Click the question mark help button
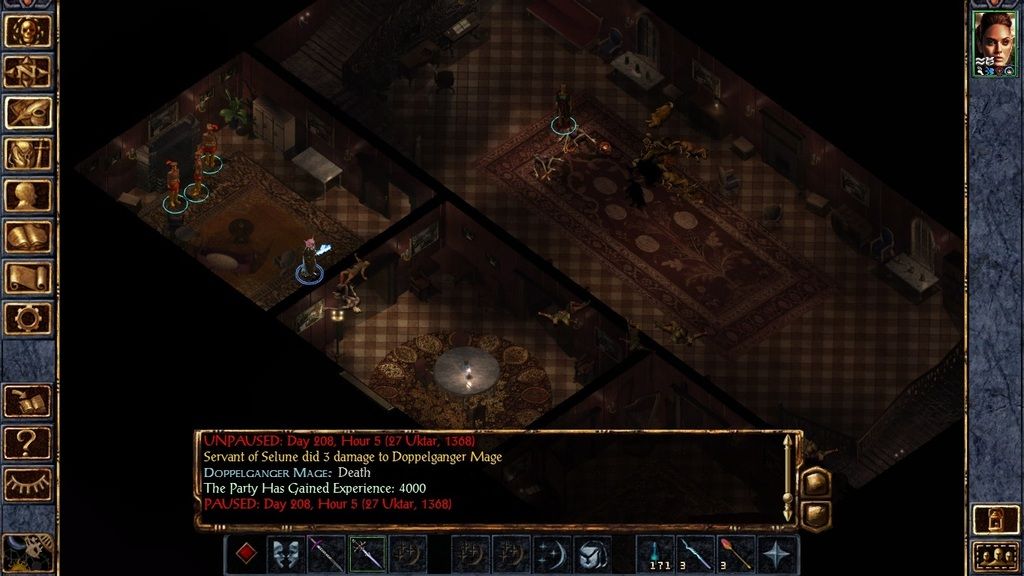Image resolution: width=1024 pixels, height=576 pixels. point(28,441)
